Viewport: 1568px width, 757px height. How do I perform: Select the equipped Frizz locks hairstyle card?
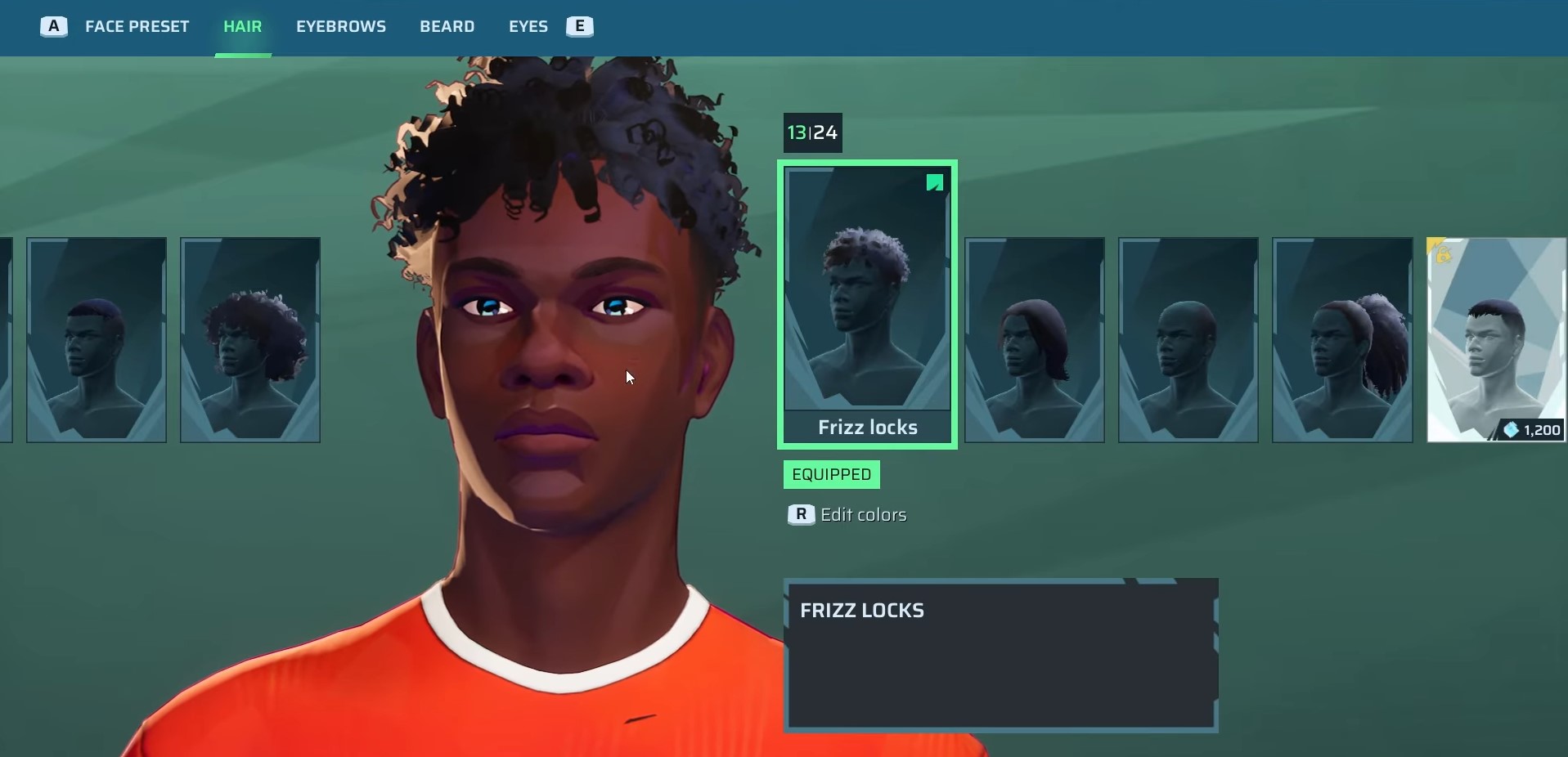(x=867, y=304)
